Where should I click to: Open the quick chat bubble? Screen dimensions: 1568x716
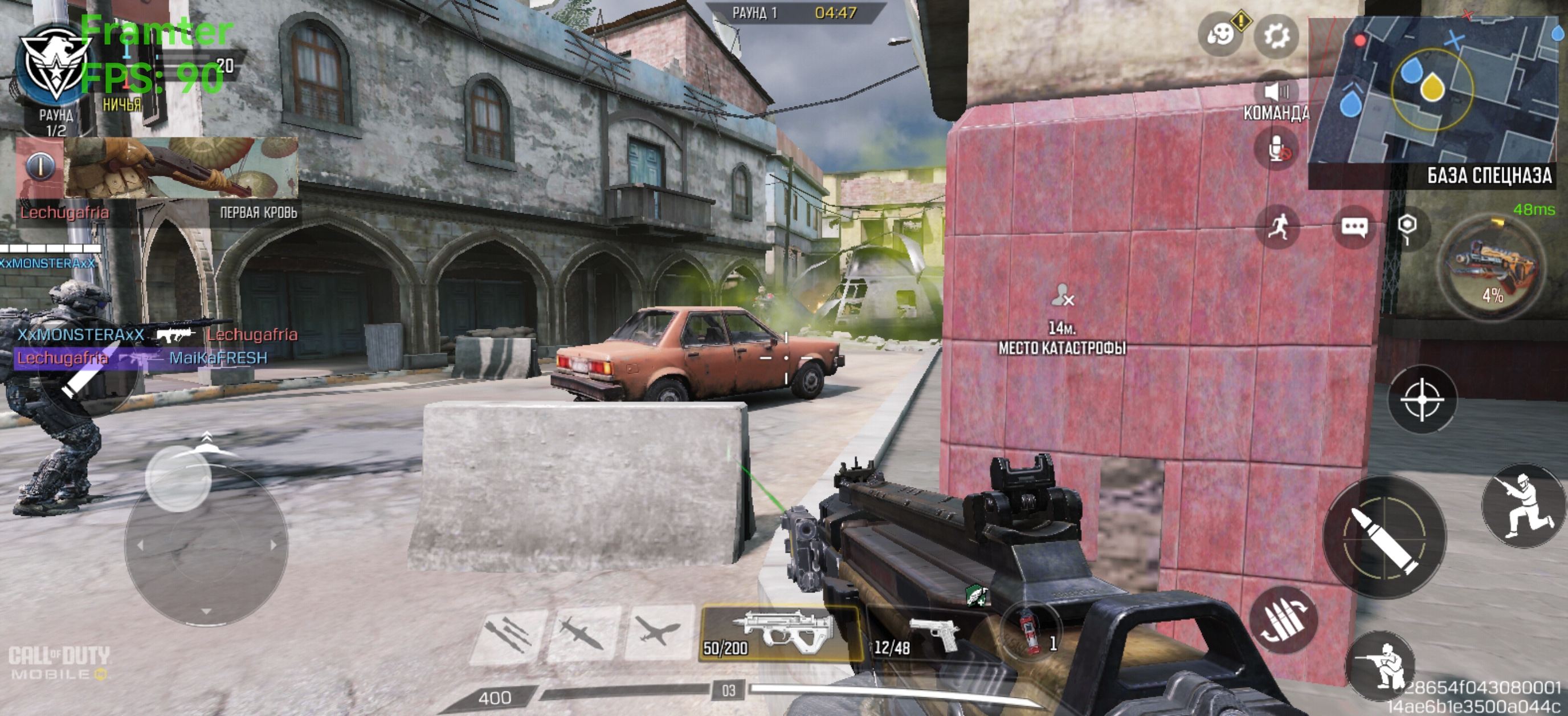(x=1354, y=227)
